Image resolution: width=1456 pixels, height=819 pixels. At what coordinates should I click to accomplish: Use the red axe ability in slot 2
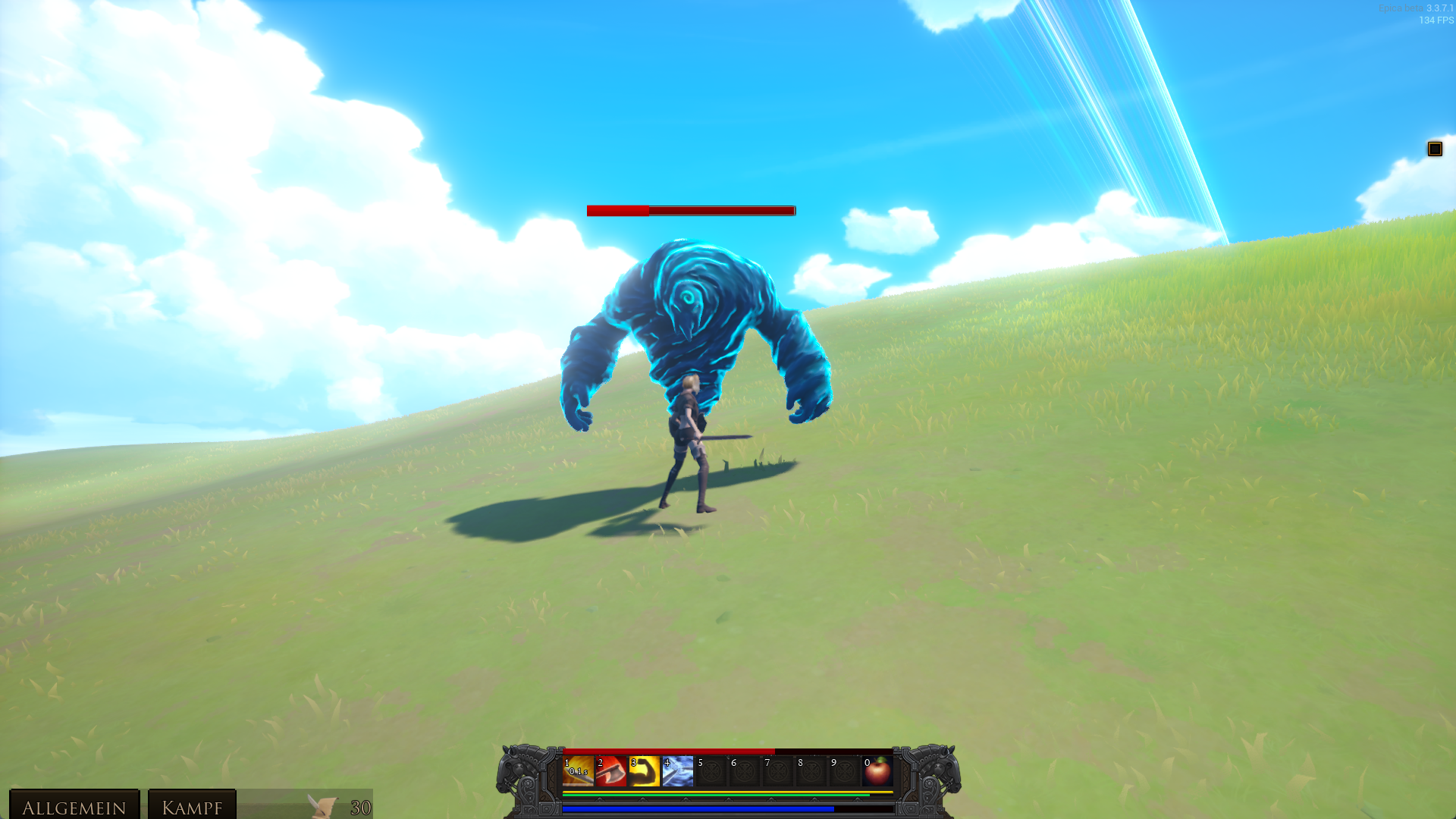(x=611, y=772)
